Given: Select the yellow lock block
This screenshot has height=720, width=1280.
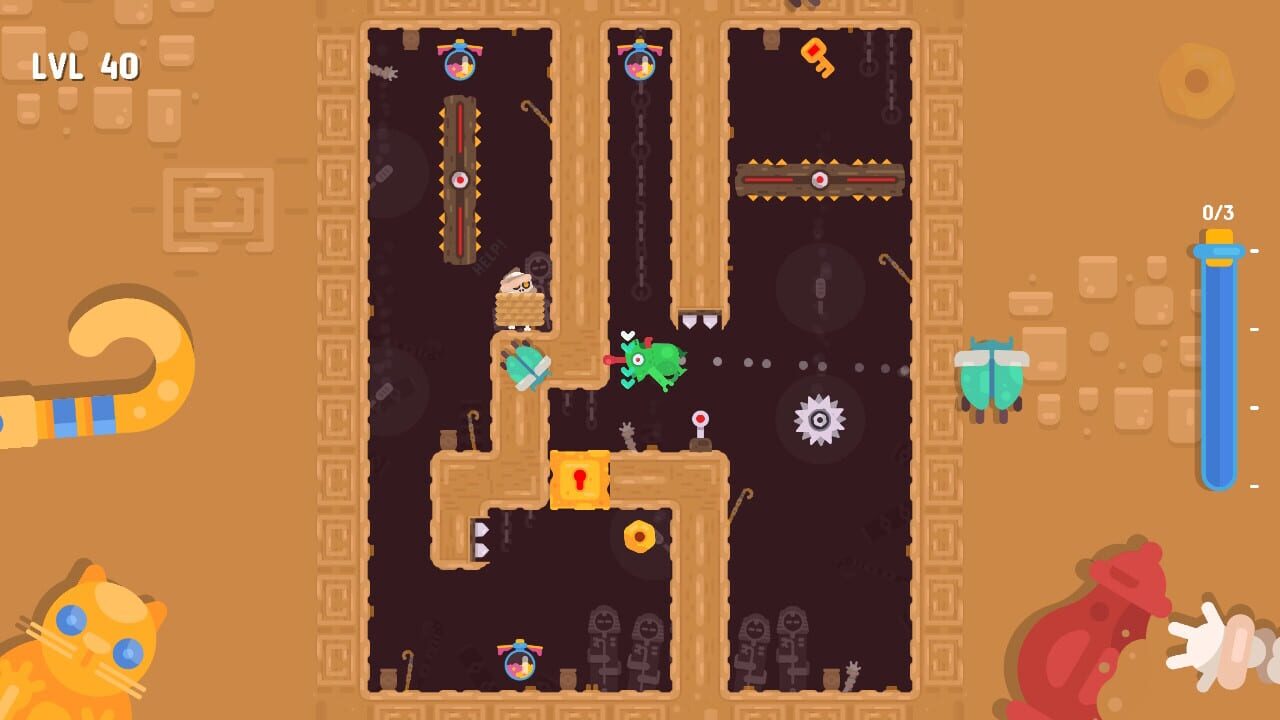Looking at the screenshot, I should pos(580,480).
